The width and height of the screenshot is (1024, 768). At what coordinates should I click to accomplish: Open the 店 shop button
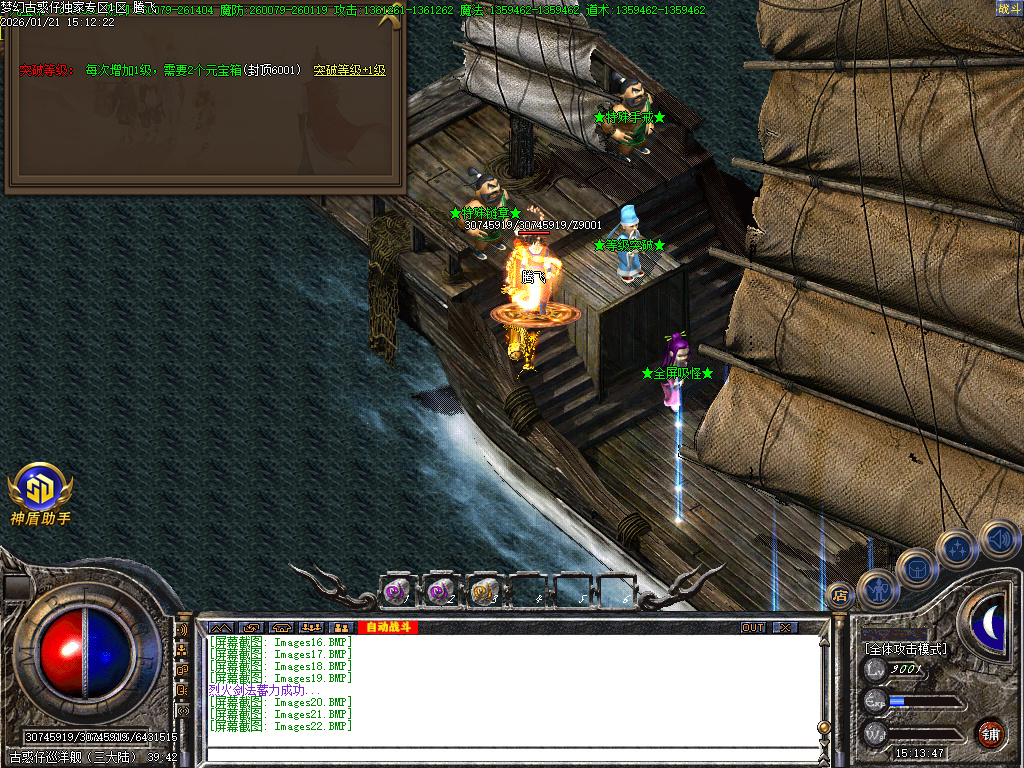842,597
